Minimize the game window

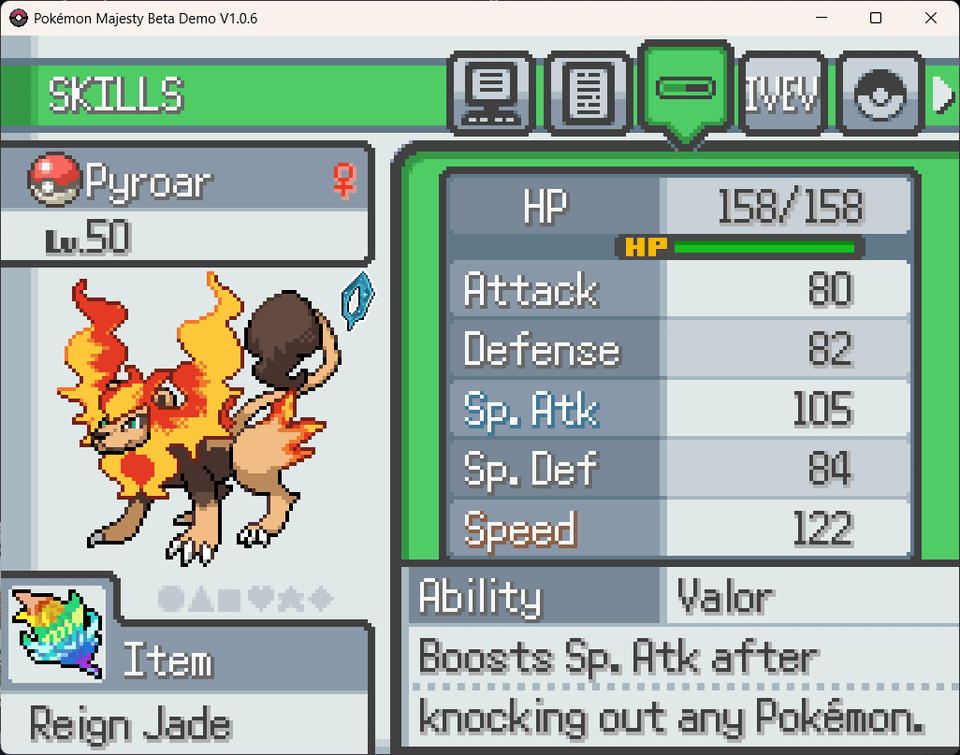pyautogui.click(x=821, y=18)
